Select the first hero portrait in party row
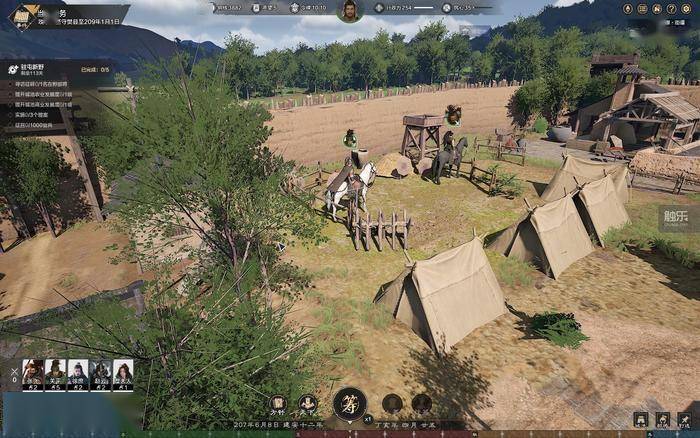The width and height of the screenshot is (700, 438). click(33, 374)
